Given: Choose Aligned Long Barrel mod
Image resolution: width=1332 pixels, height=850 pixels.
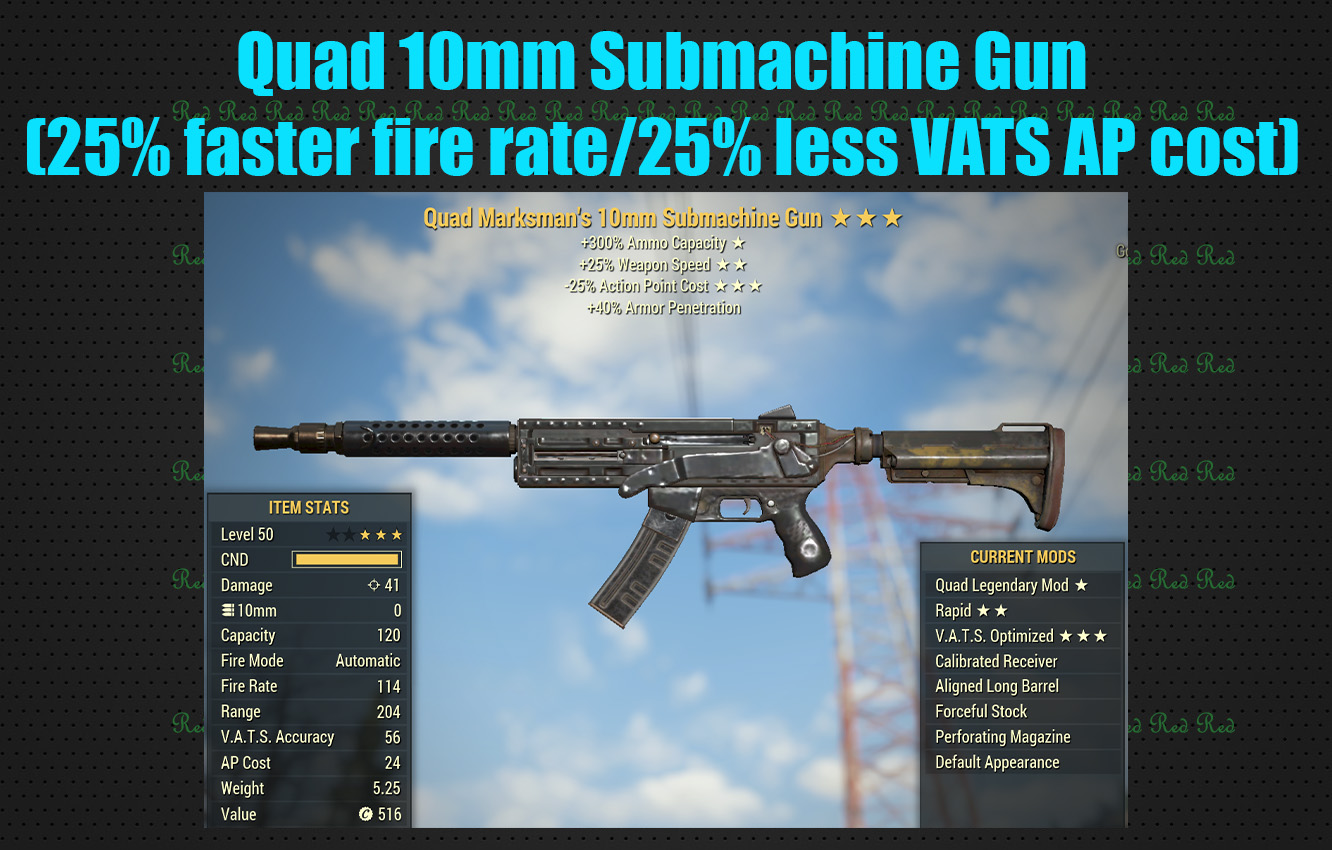Looking at the screenshot, I should (x=1000, y=686).
